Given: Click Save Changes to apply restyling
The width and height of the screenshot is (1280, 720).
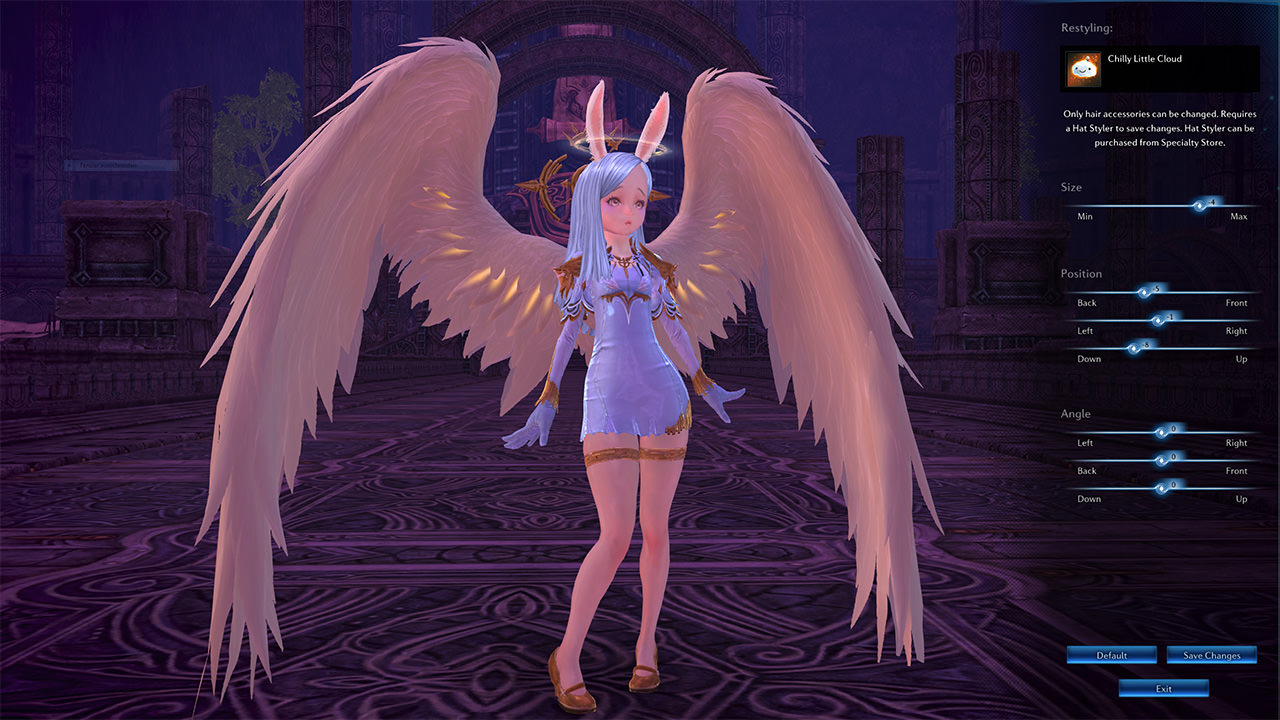Looking at the screenshot, I should click(1211, 655).
